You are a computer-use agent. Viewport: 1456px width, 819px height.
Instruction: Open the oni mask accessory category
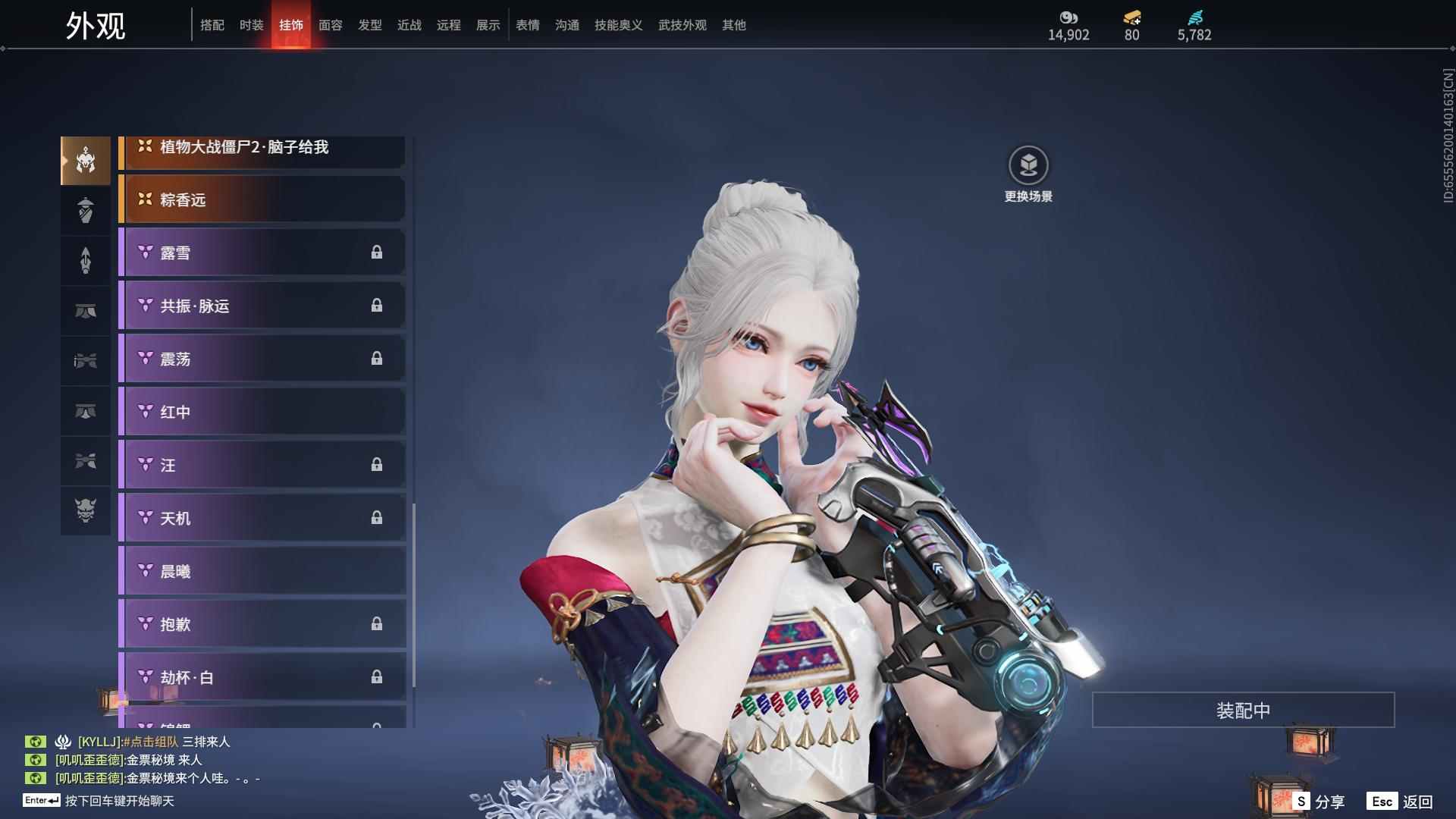86,510
